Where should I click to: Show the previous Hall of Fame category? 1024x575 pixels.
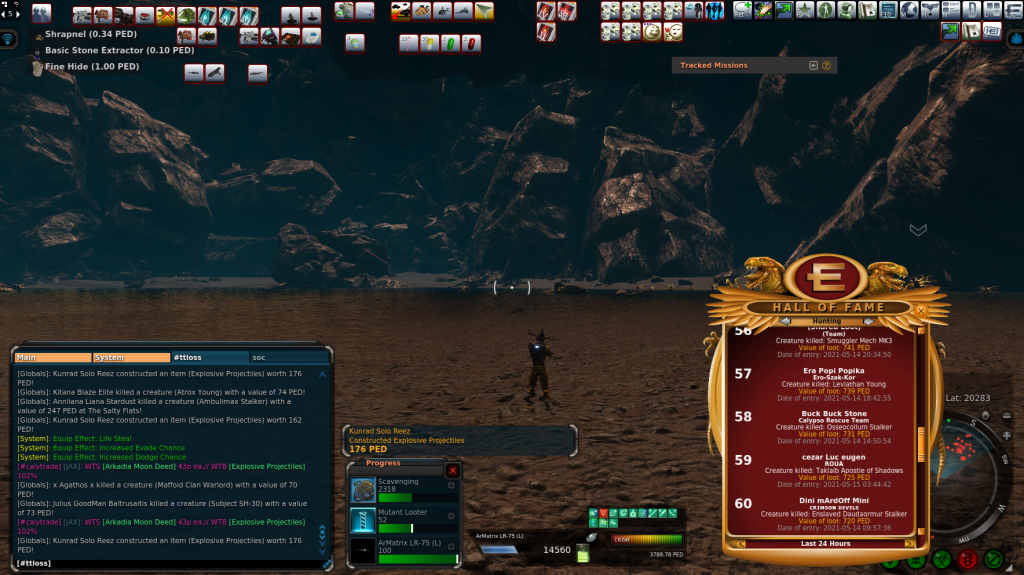click(786, 321)
